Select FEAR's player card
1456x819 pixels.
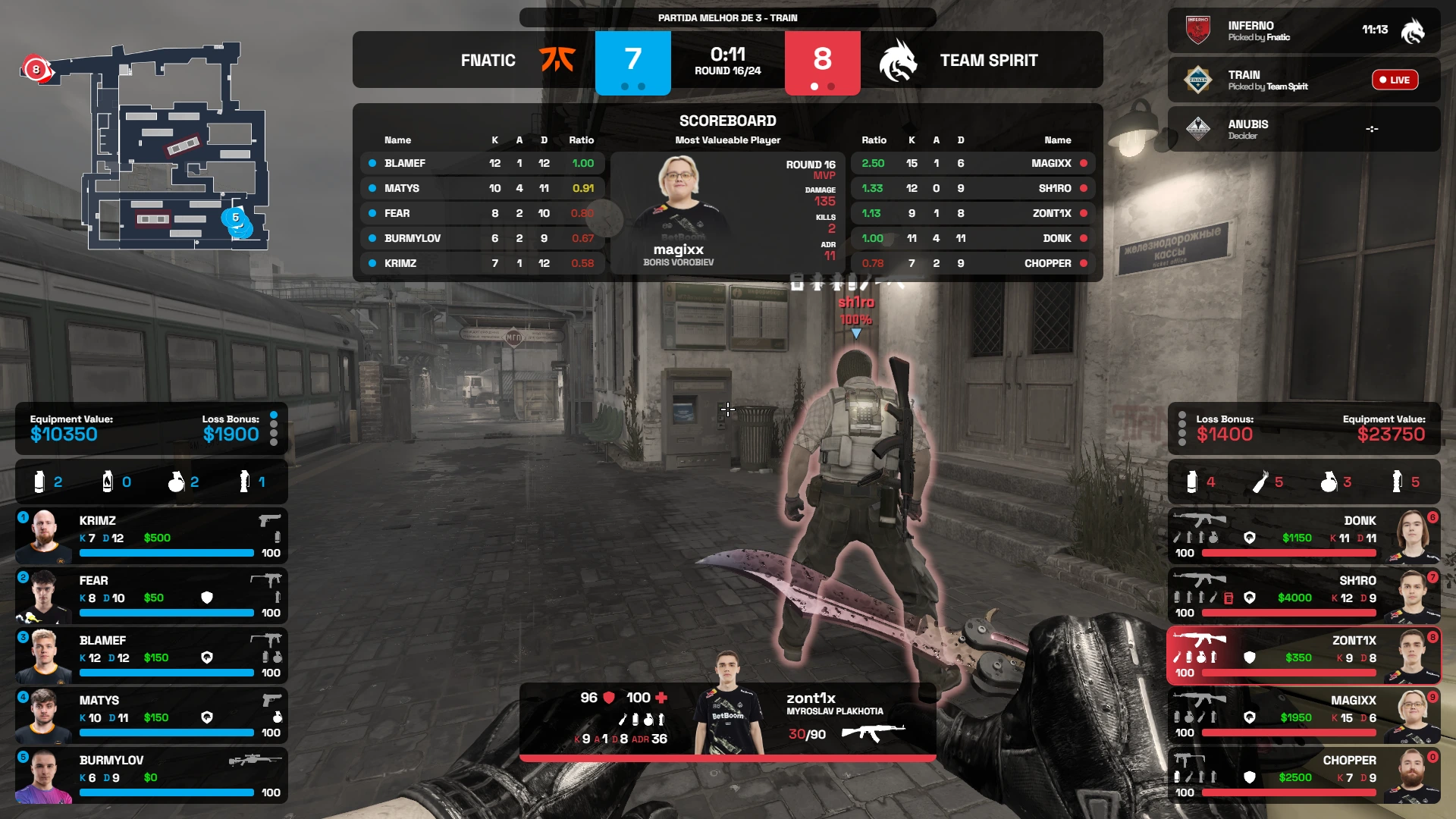coord(152,596)
